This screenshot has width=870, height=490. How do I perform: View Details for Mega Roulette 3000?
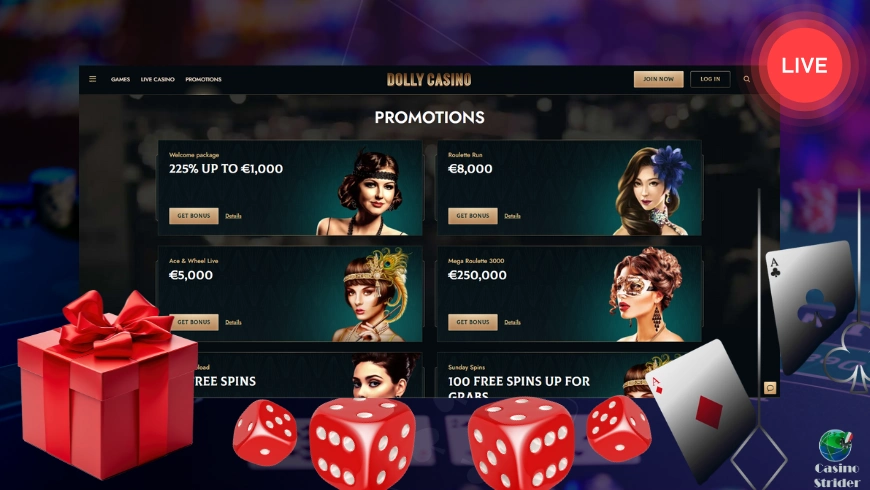pyautogui.click(x=512, y=322)
